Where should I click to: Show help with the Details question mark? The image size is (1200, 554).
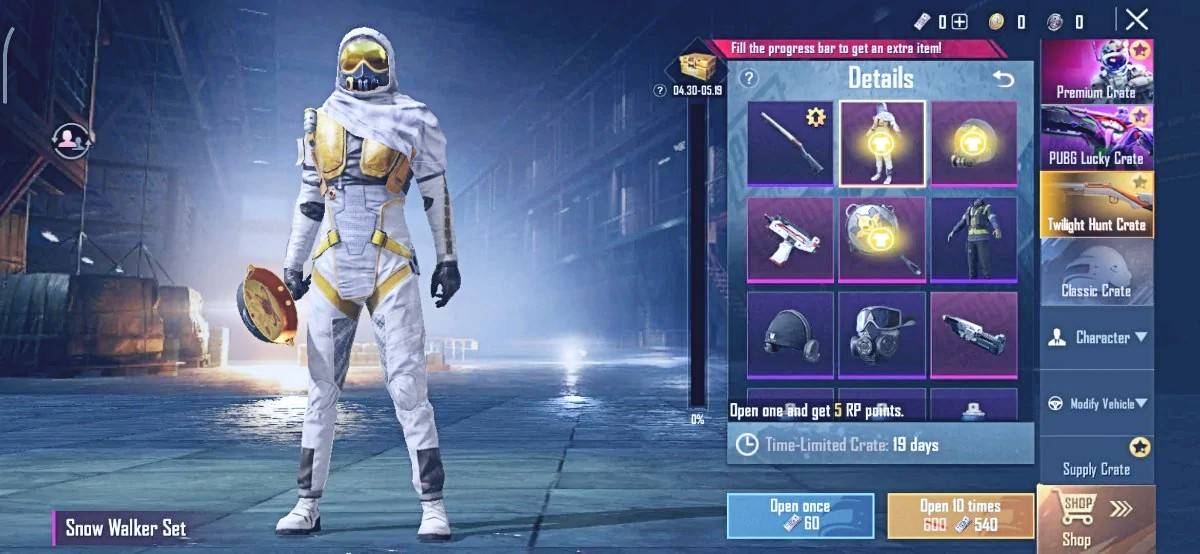click(x=748, y=78)
